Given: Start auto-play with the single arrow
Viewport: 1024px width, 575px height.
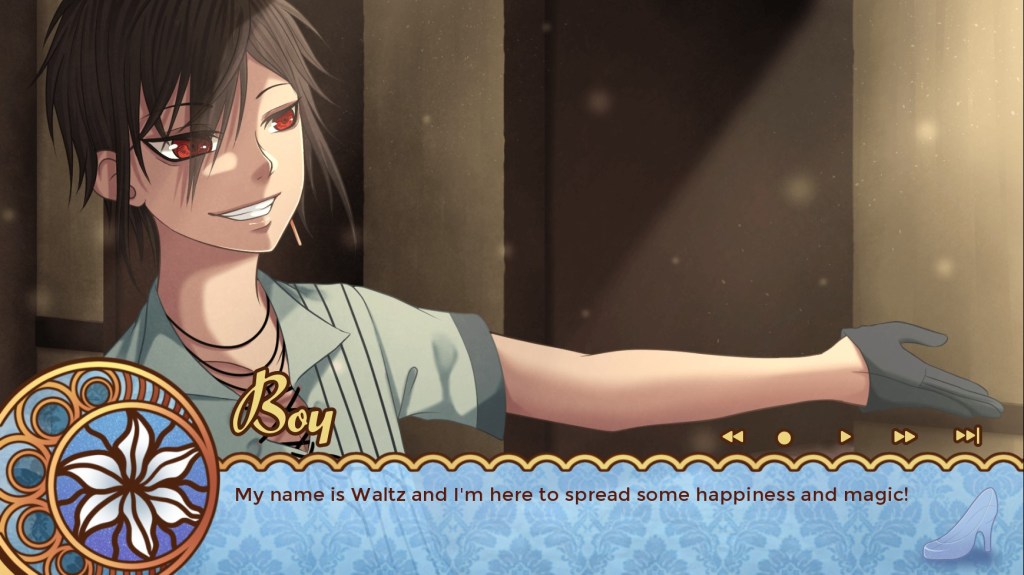Looking at the screenshot, I should 846,436.
